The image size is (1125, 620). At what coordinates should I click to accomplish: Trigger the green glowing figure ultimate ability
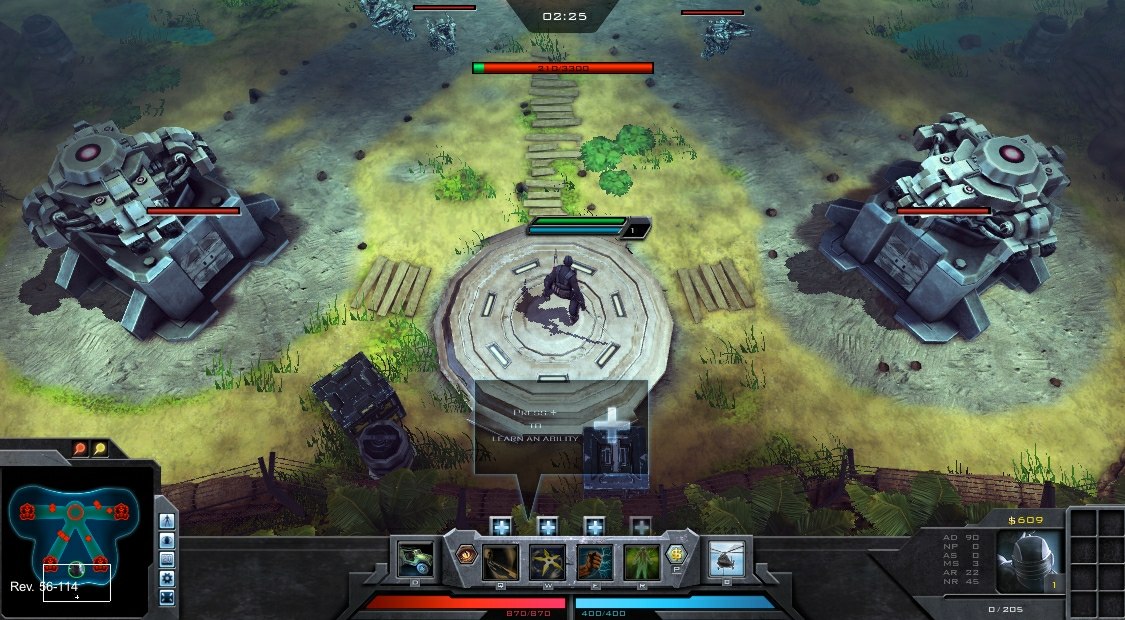(641, 562)
